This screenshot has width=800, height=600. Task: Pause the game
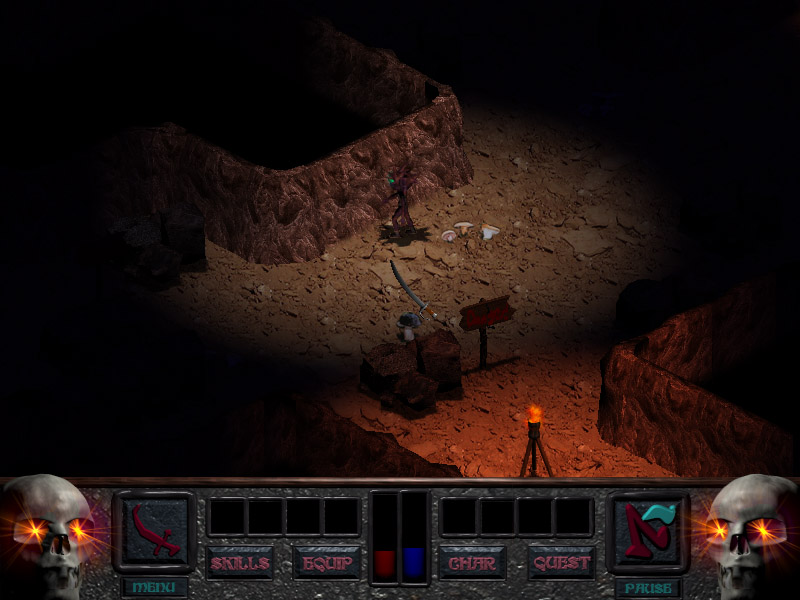(x=649, y=587)
